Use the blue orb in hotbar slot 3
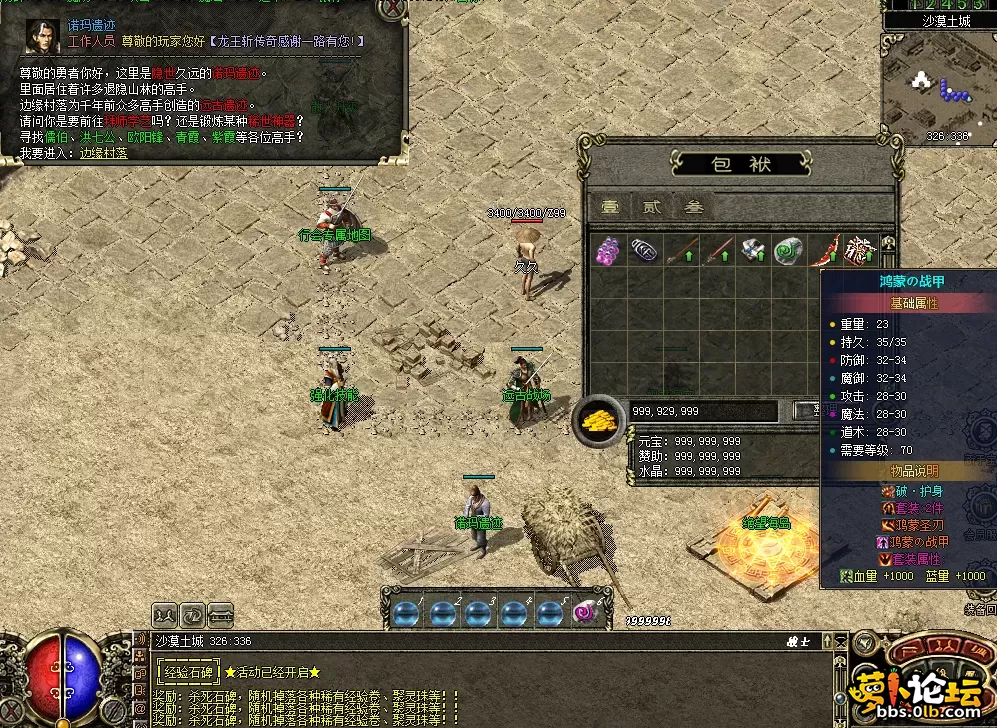997x728 pixels. point(478,612)
